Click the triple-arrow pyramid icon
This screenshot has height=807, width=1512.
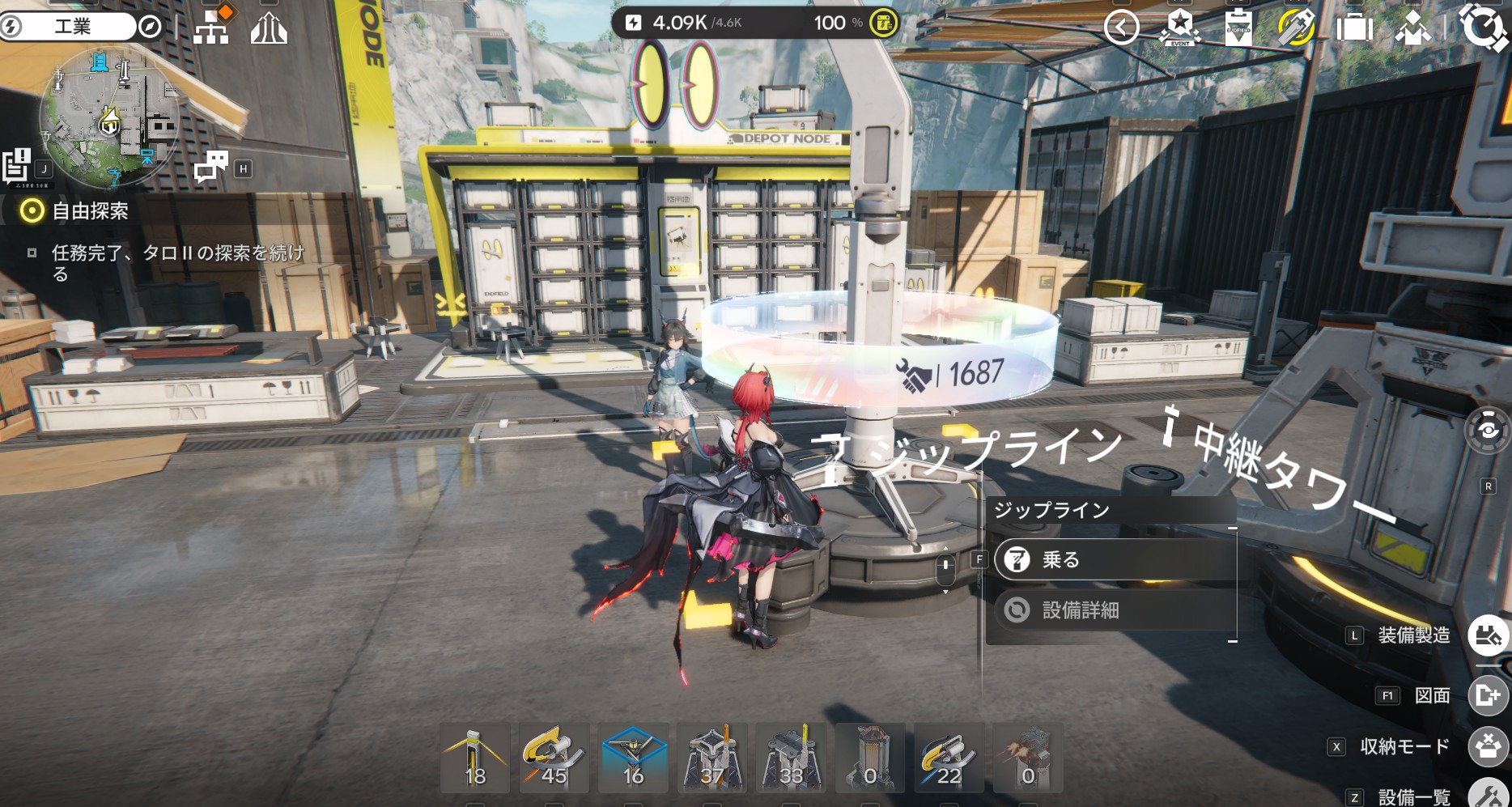[269, 29]
